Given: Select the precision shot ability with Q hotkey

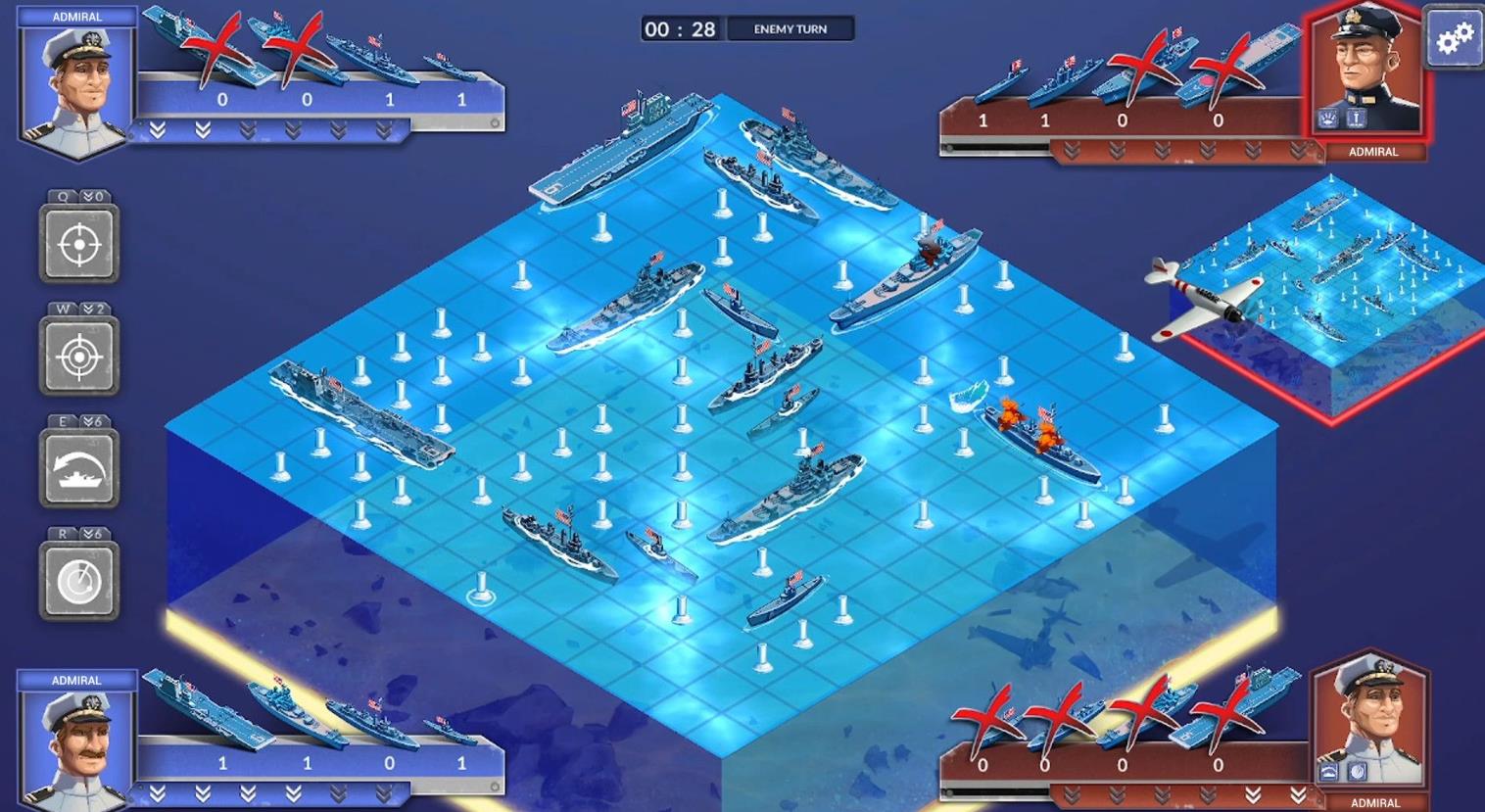Looking at the screenshot, I should coord(79,244).
